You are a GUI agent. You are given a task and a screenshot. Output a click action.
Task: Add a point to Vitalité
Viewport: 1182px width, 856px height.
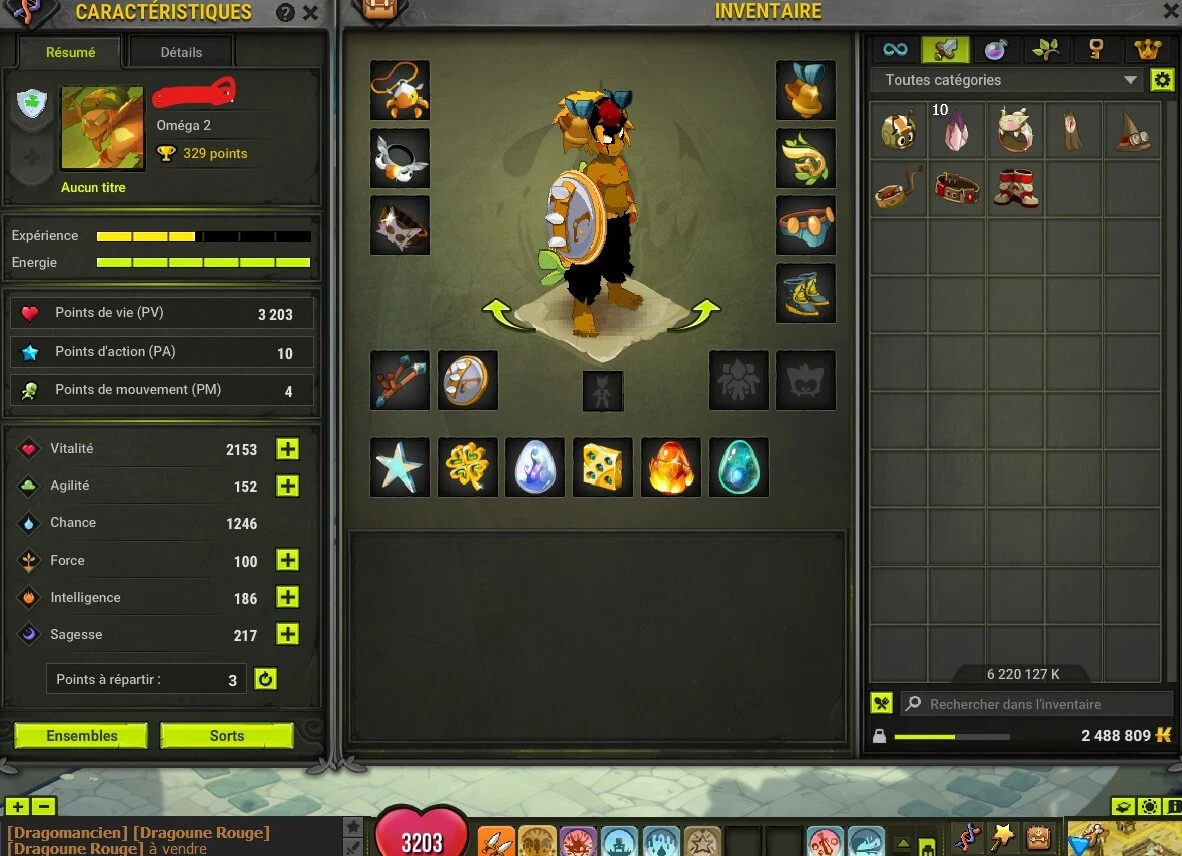(288, 449)
